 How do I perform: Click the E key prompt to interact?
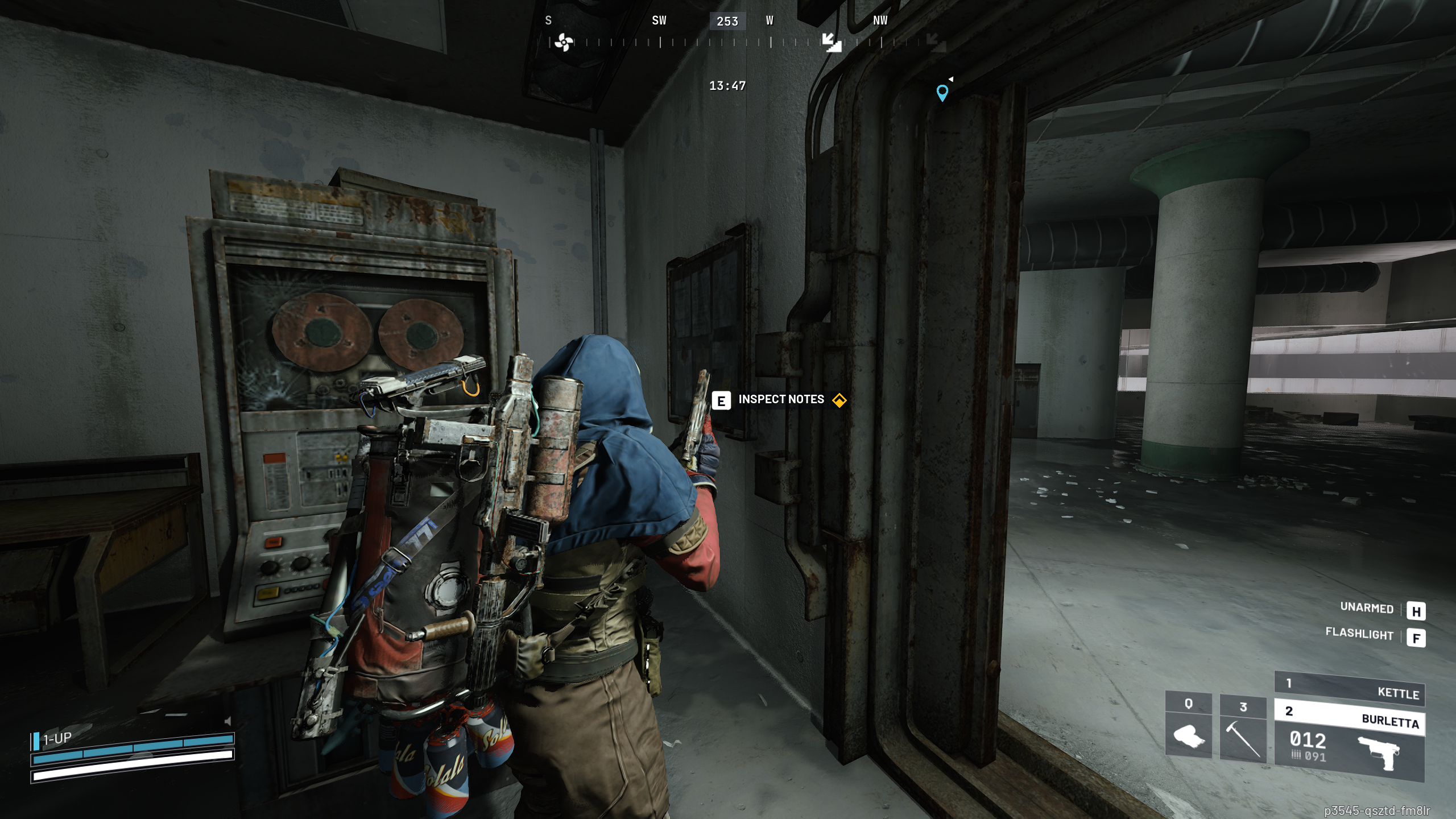(721, 399)
